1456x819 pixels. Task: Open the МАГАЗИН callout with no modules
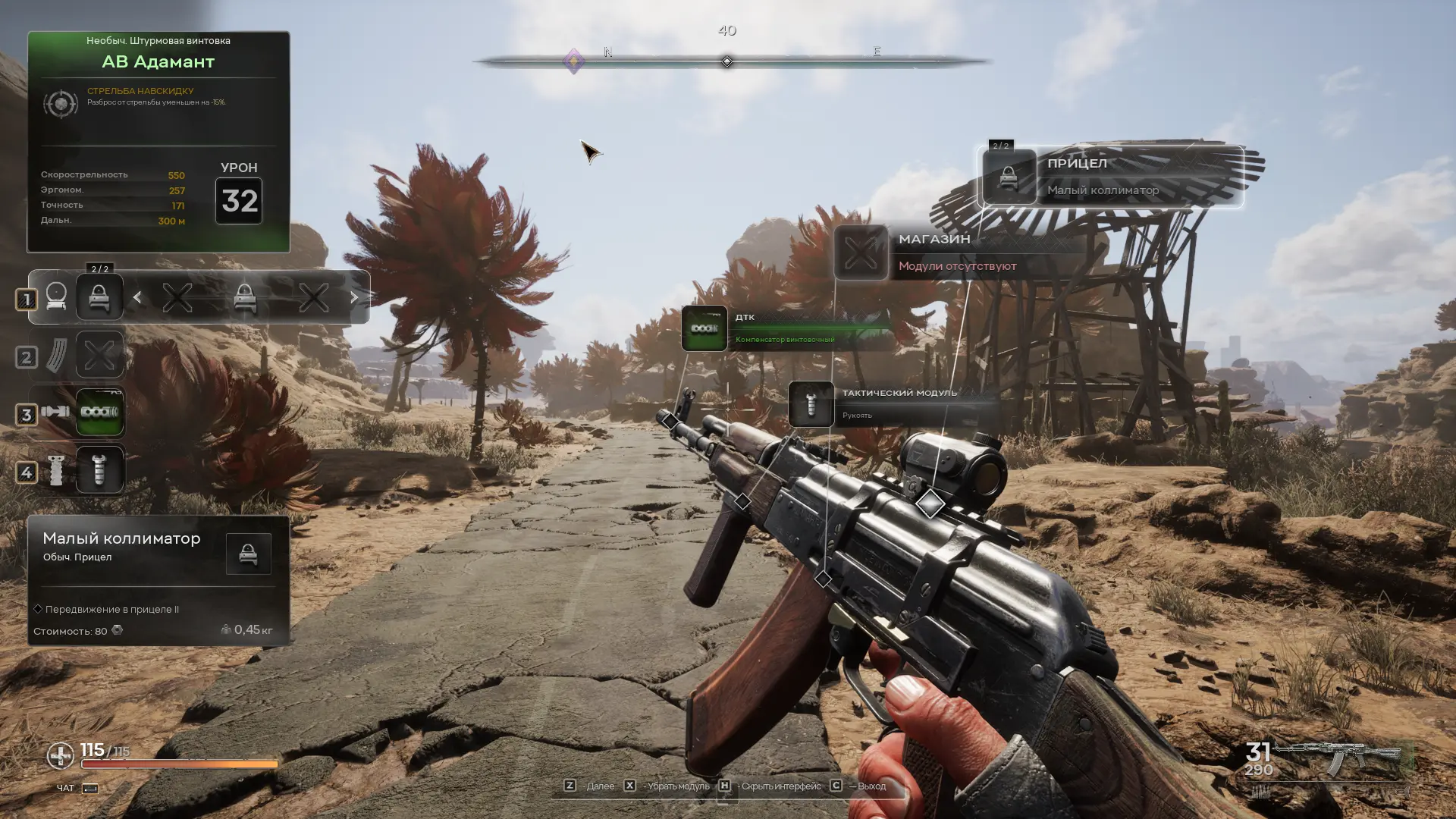coord(957,253)
